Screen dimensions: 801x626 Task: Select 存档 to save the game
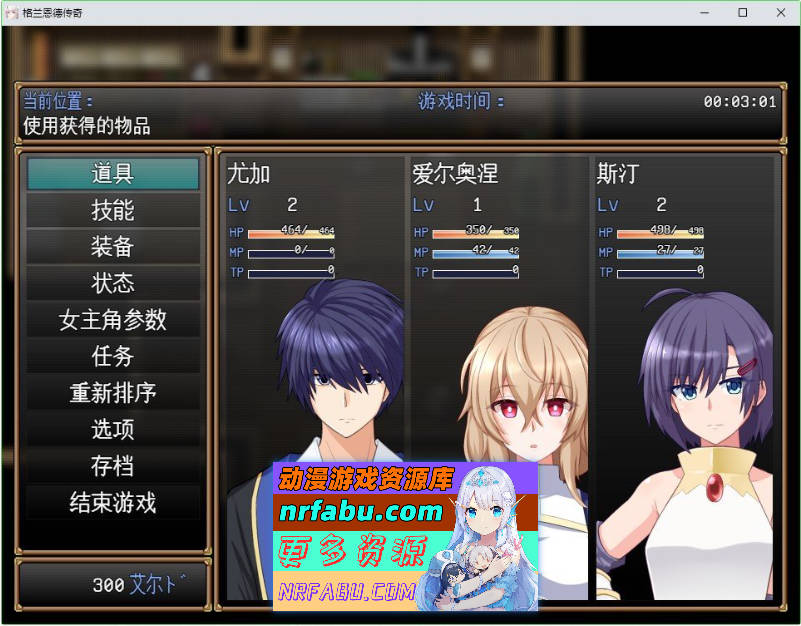[113, 466]
